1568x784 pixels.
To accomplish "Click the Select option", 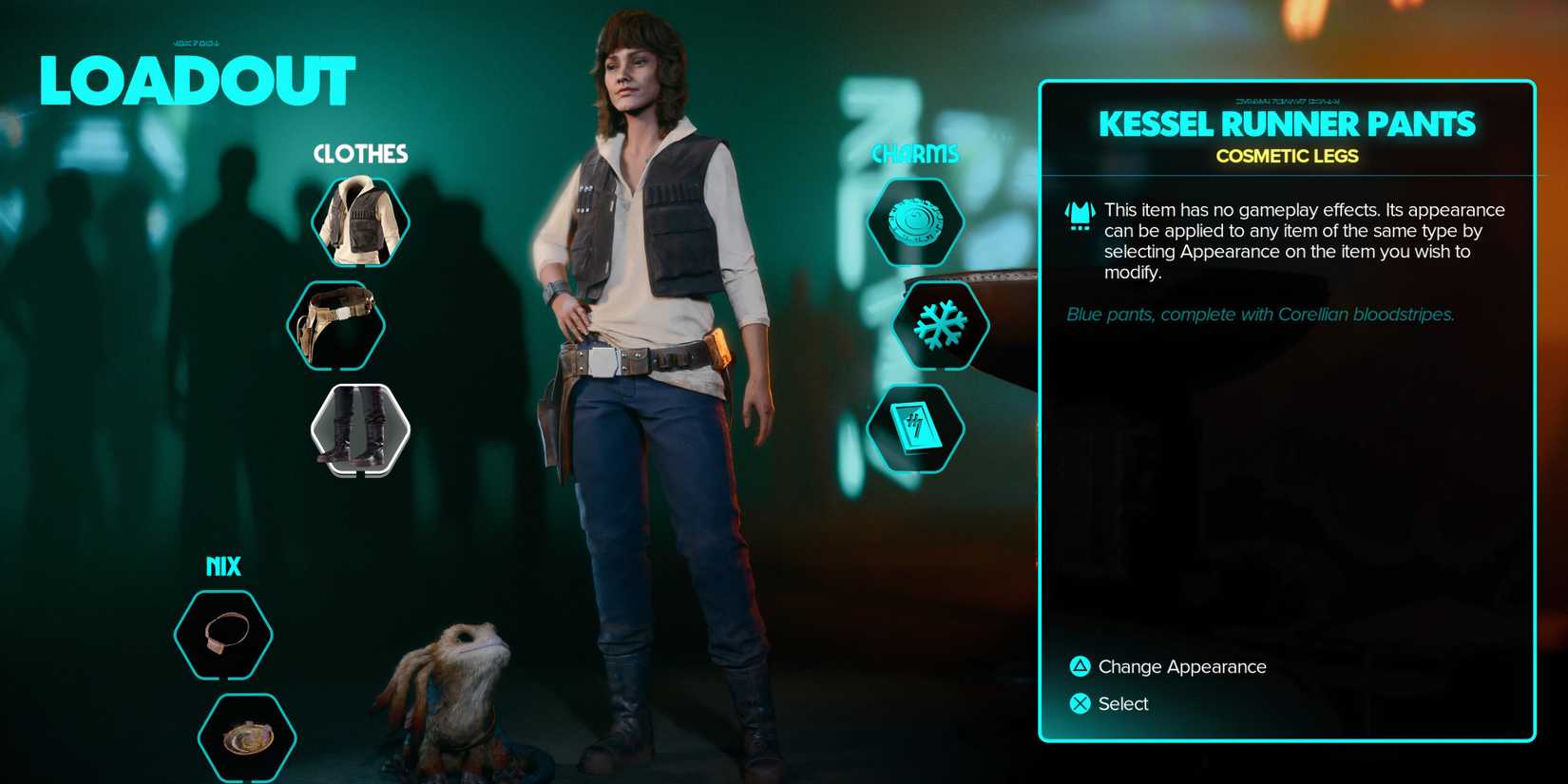I will click(1124, 703).
